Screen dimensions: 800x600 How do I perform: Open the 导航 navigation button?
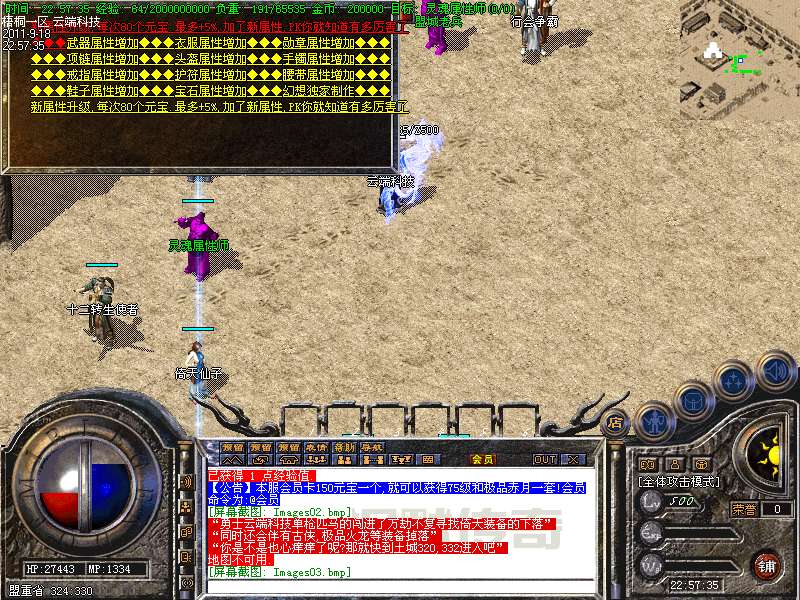pos(372,447)
